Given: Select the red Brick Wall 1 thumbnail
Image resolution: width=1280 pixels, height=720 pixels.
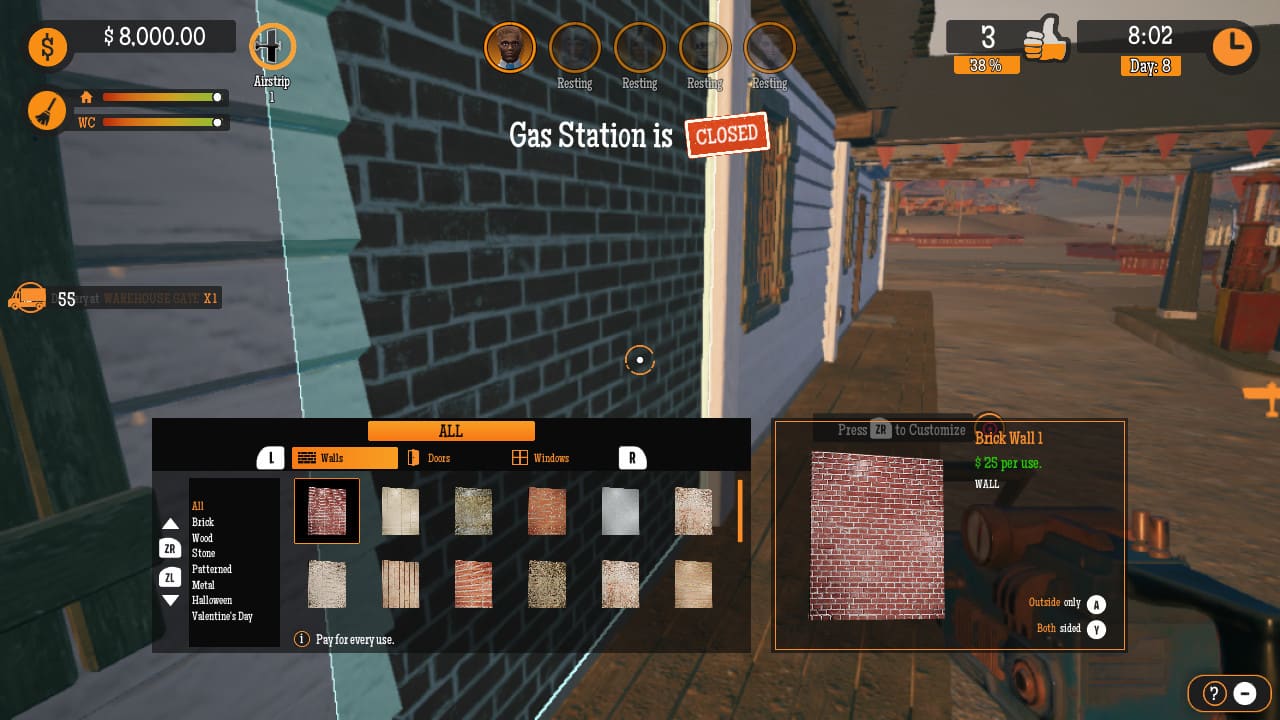Looking at the screenshot, I should tap(326, 510).
